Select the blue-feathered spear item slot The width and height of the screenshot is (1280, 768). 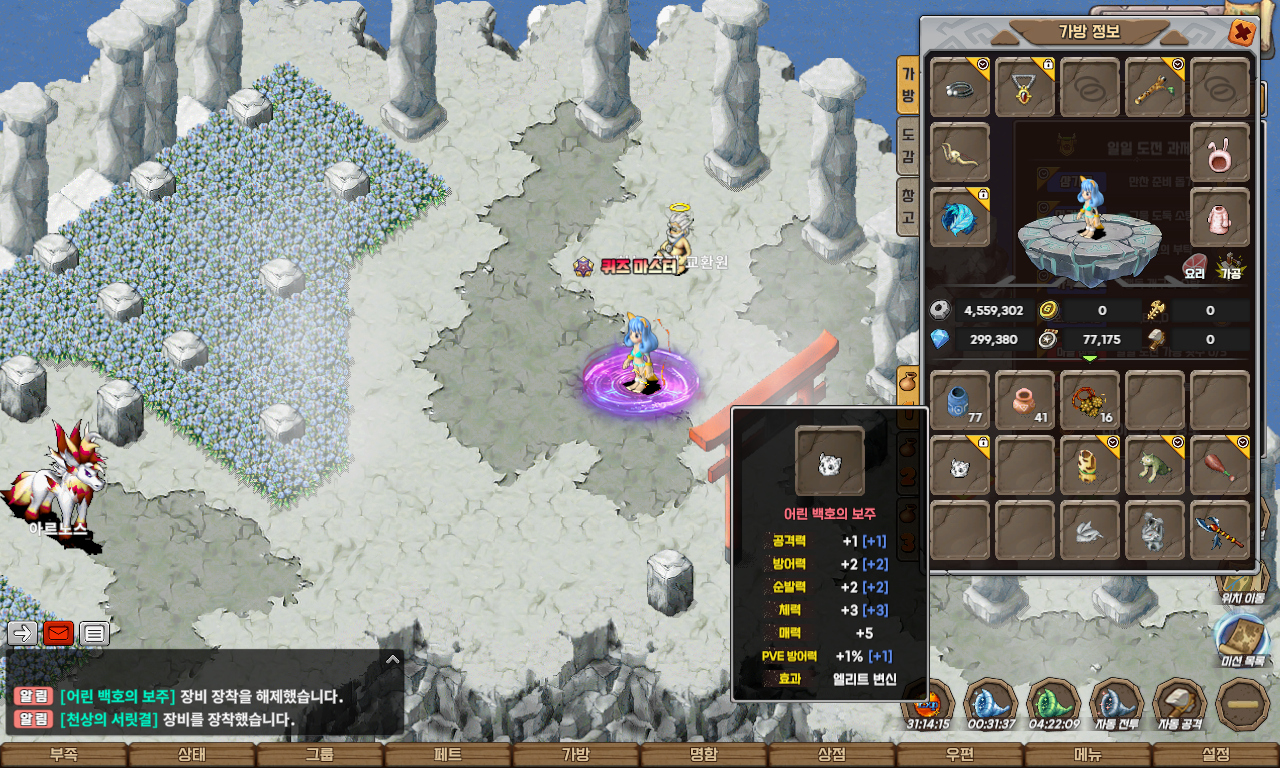(1220, 530)
